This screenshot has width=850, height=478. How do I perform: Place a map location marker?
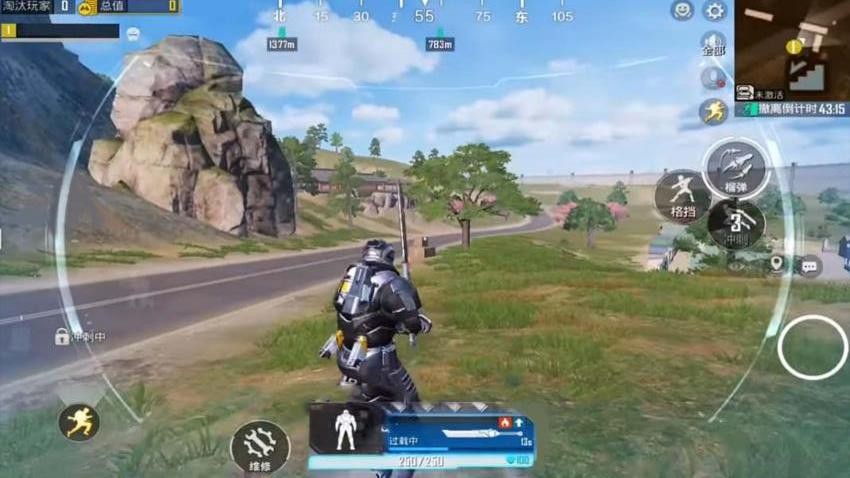[x=776, y=264]
